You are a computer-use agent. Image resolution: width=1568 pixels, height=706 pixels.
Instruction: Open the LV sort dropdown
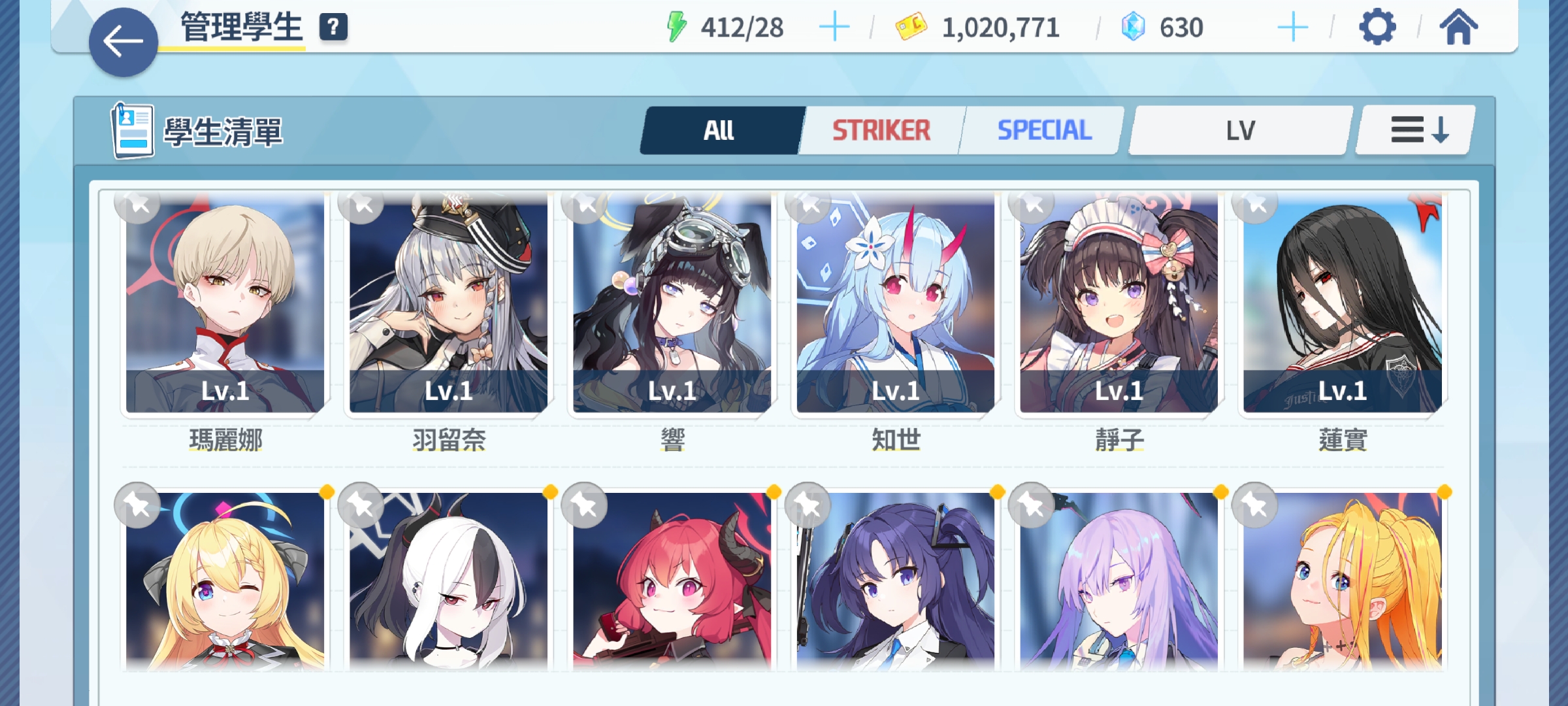point(1240,130)
